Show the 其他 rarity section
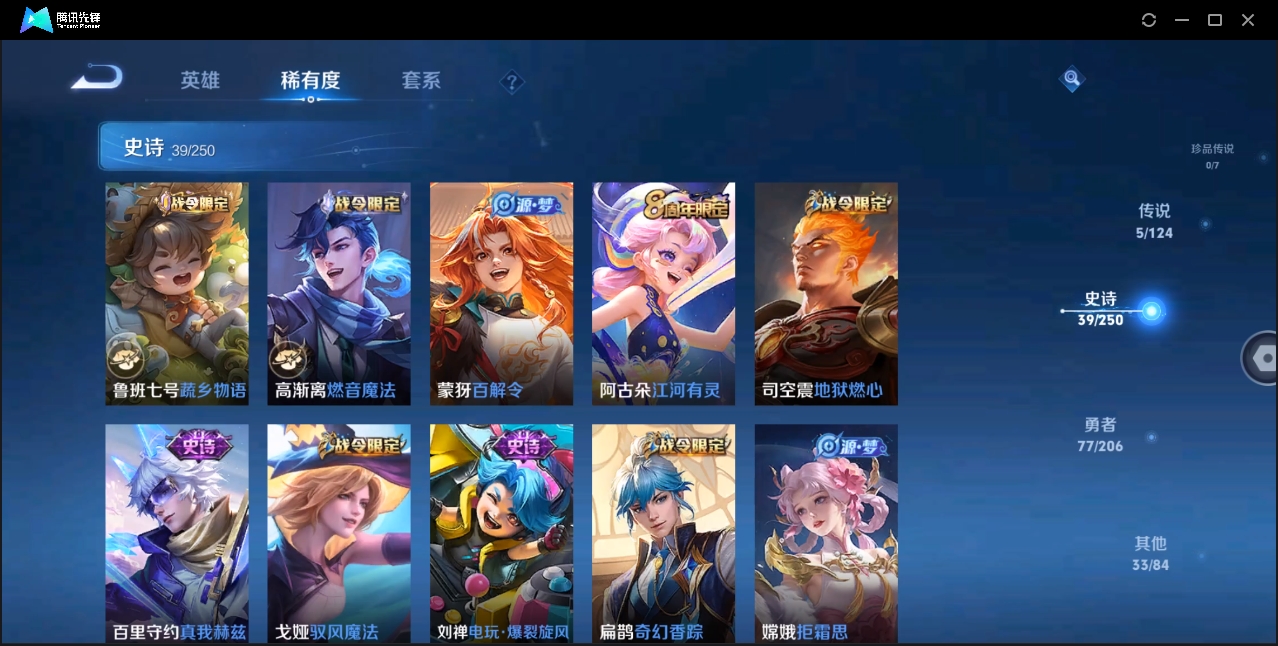The image size is (1278, 646). coord(1150,553)
